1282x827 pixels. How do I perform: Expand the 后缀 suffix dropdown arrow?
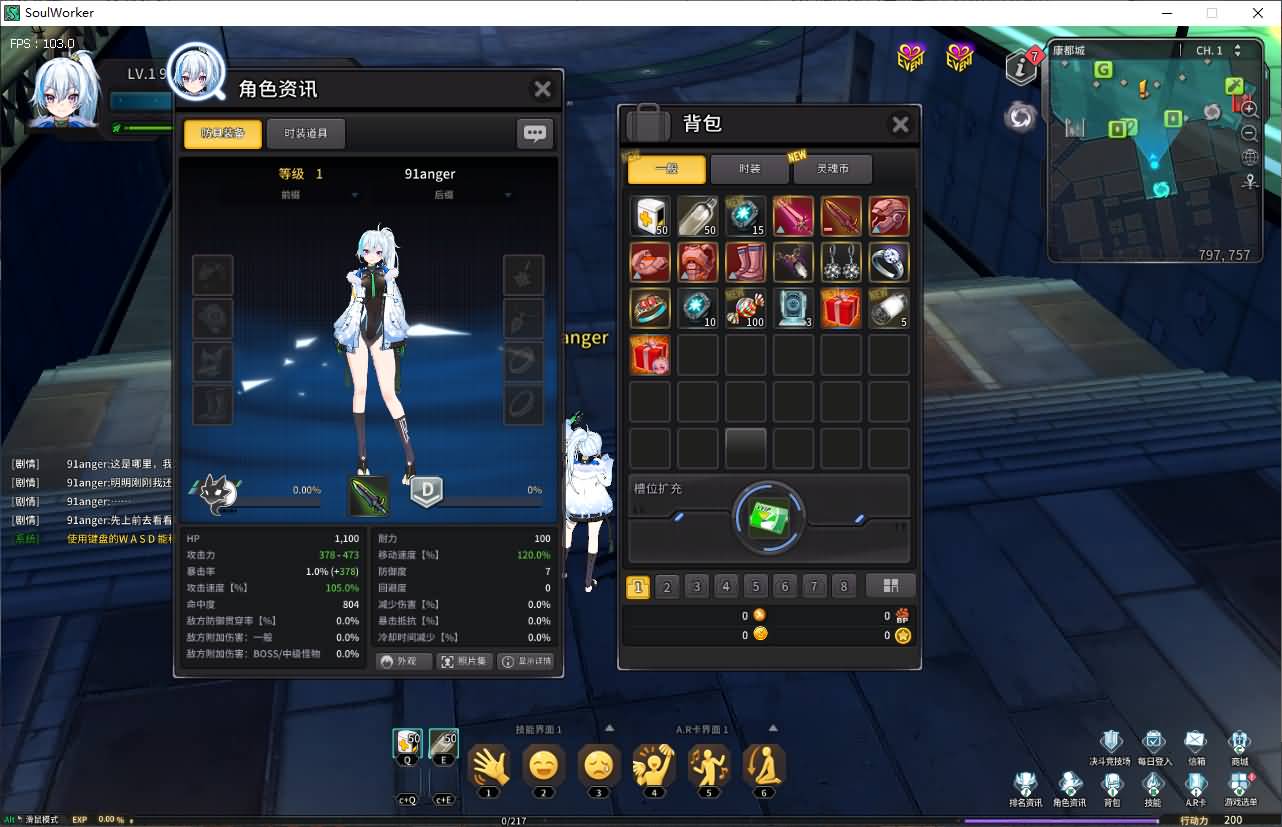pos(507,195)
